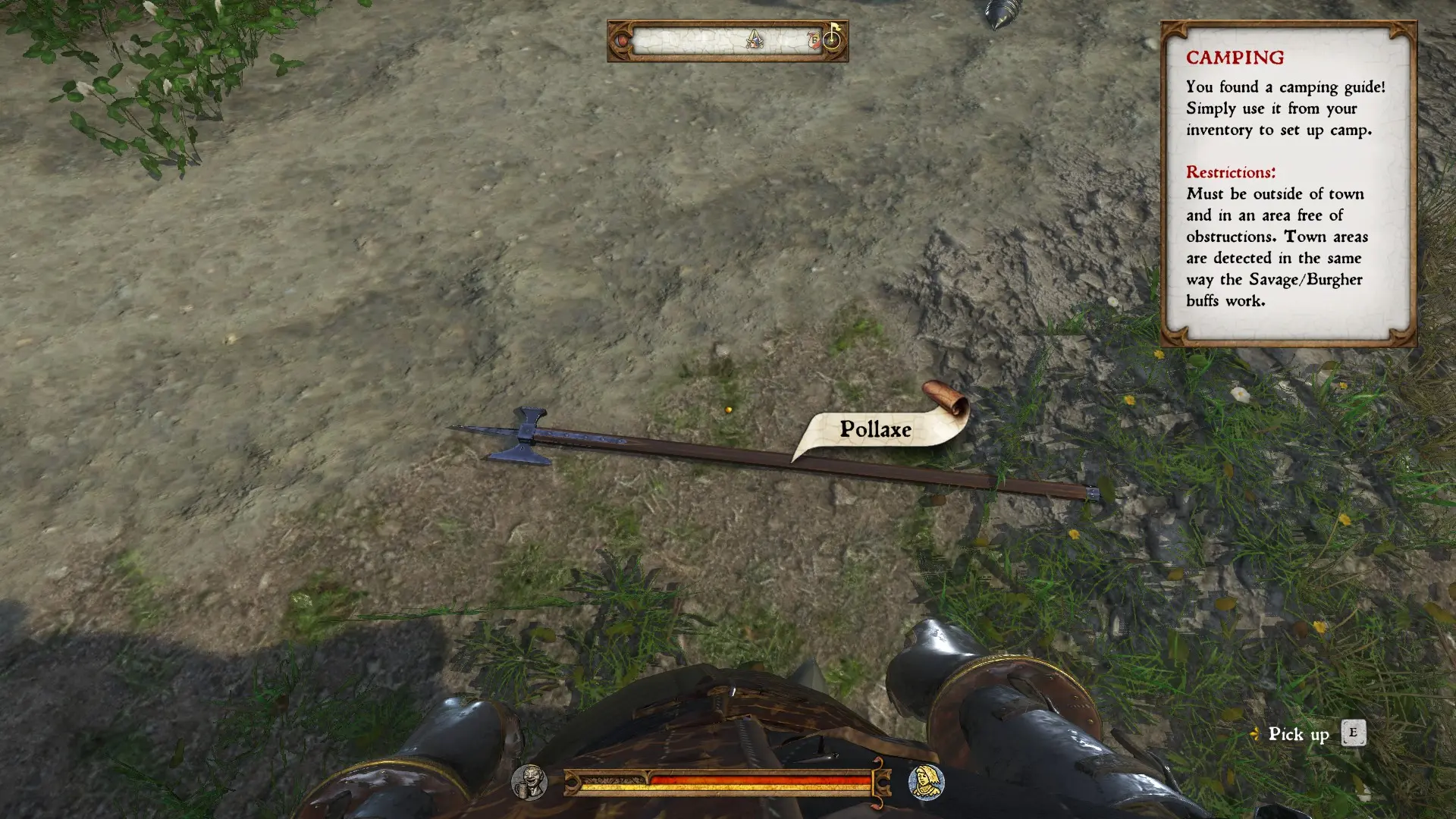Toggle the charm buff beside the stamina bar

(x=924, y=783)
